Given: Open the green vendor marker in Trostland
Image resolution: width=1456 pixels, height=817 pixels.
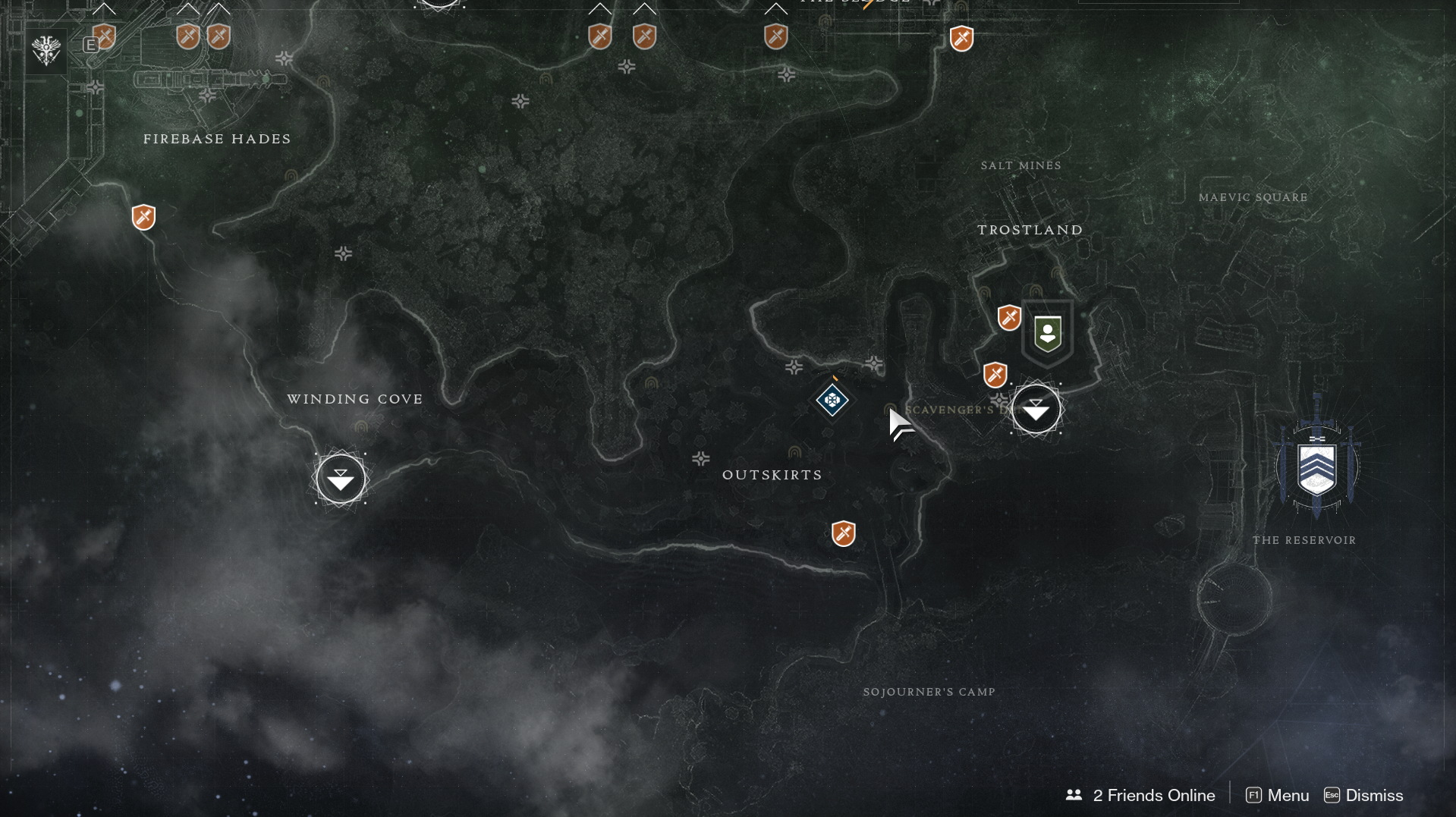Looking at the screenshot, I should [x=1048, y=333].
